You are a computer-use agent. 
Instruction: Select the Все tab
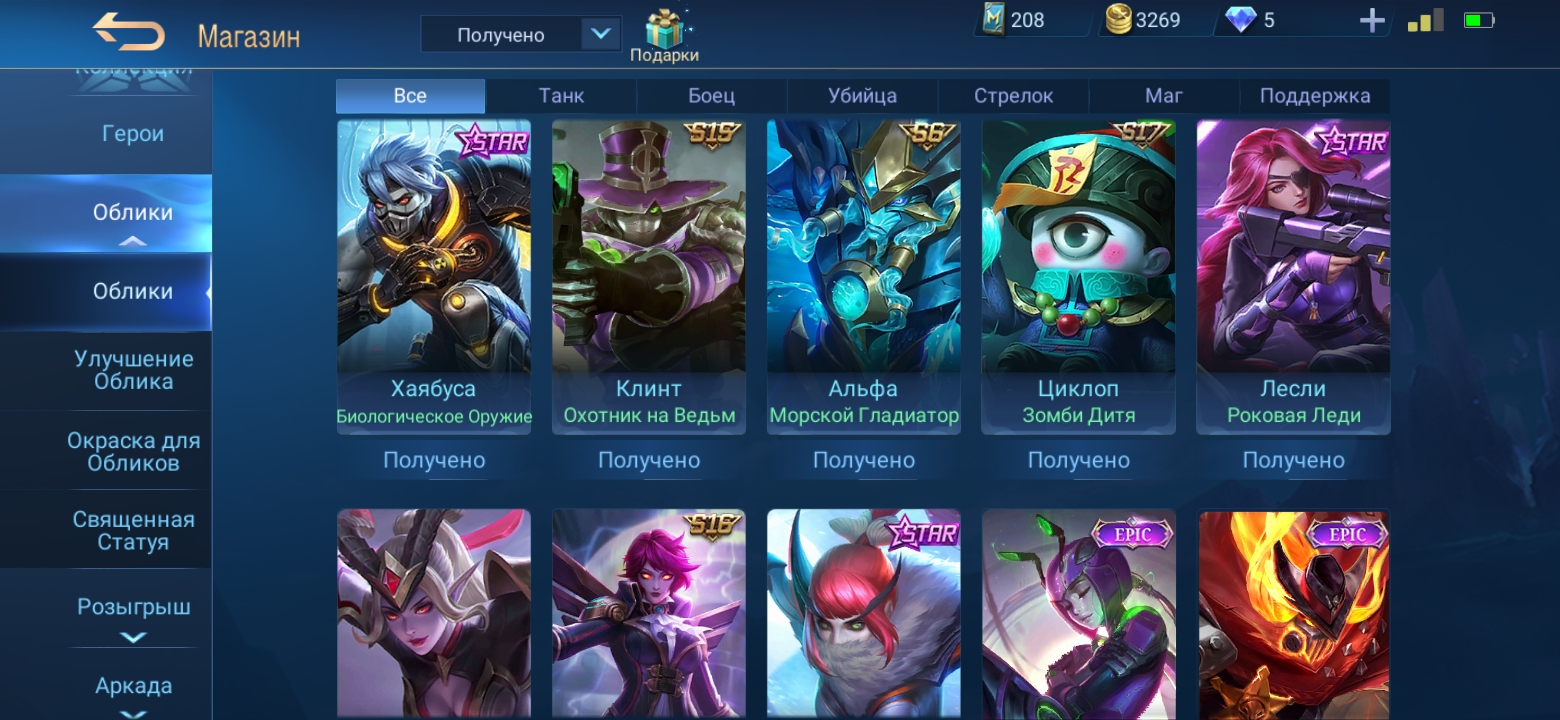(410, 96)
